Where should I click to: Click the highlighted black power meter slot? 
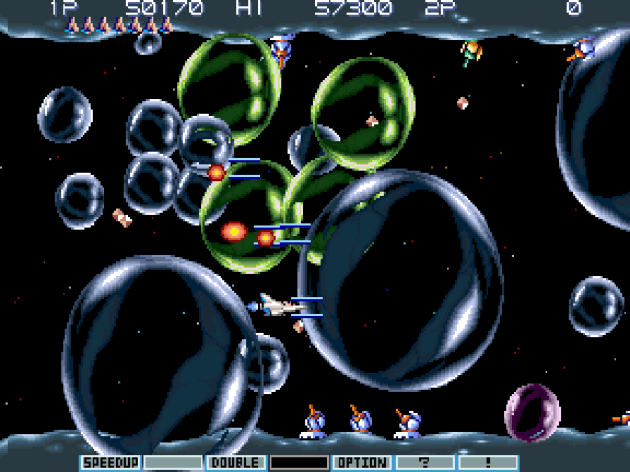click(x=298, y=463)
